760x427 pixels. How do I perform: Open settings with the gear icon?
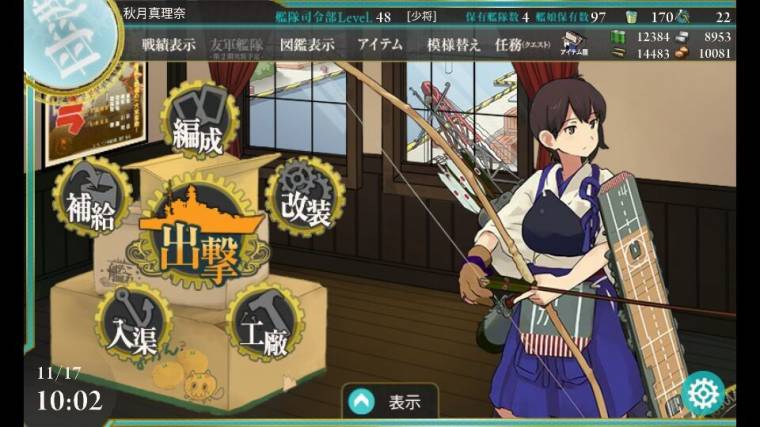coord(704,393)
